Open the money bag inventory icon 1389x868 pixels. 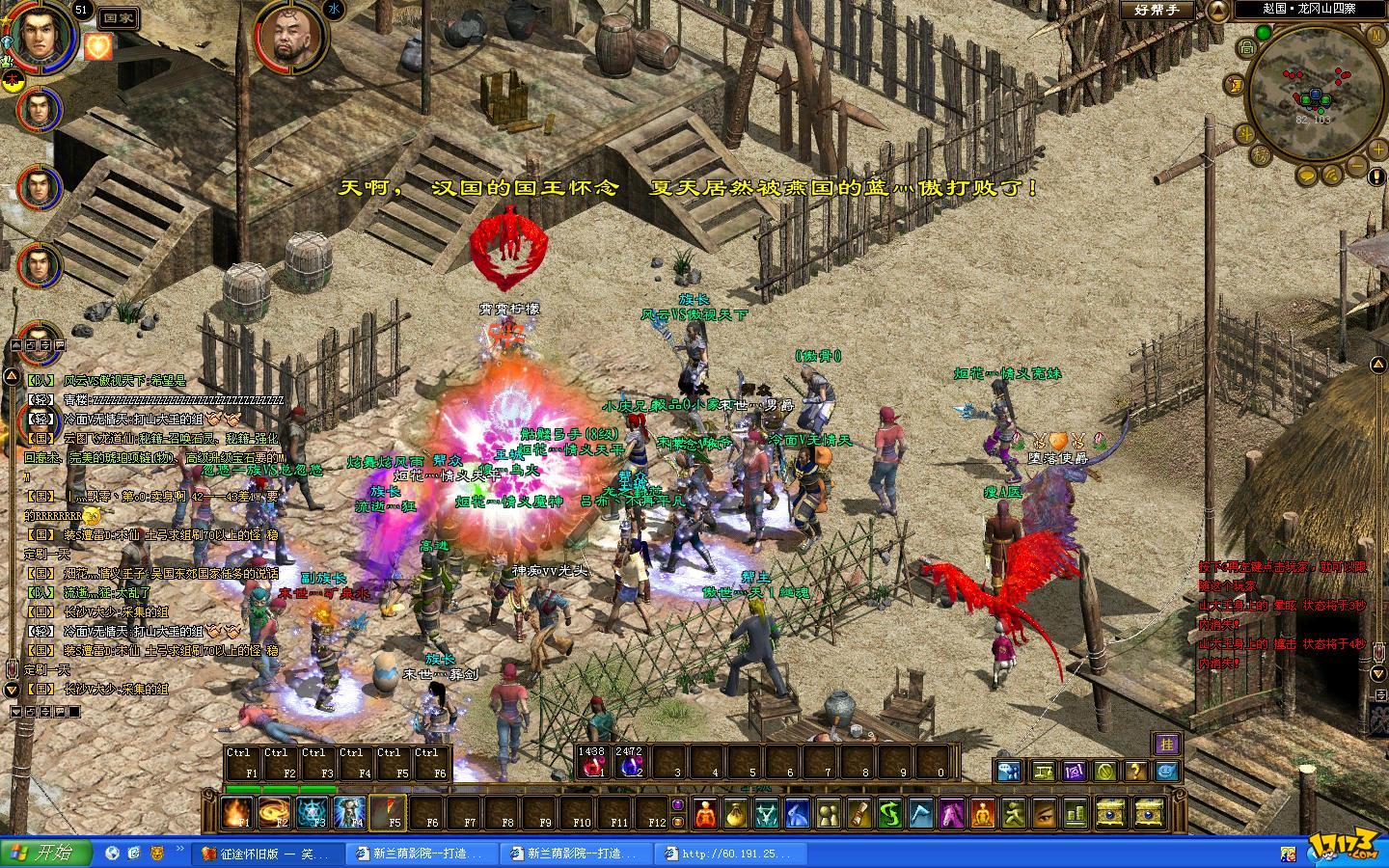pos(735,814)
